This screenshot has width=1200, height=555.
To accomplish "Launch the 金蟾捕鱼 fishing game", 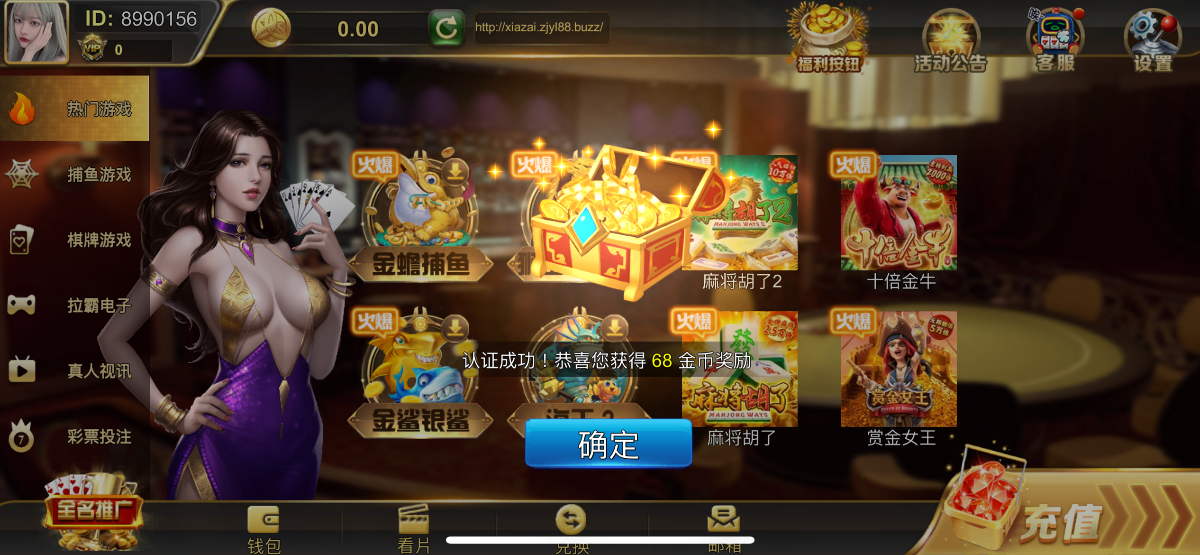I will [x=421, y=216].
